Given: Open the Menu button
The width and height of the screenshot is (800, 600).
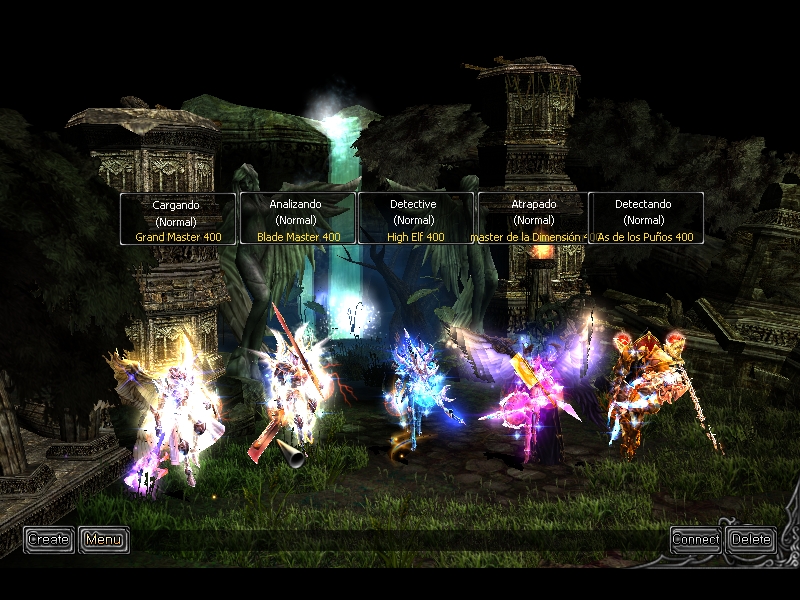Looking at the screenshot, I should coord(103,540).
